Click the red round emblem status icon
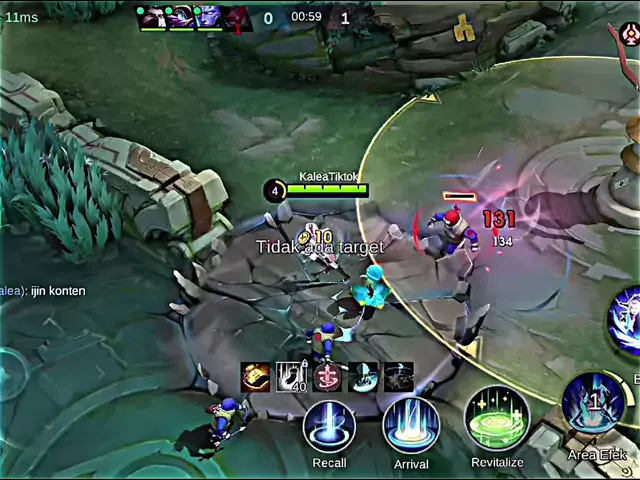This screenshot has width=640, height=480. (x=327, y=377)
